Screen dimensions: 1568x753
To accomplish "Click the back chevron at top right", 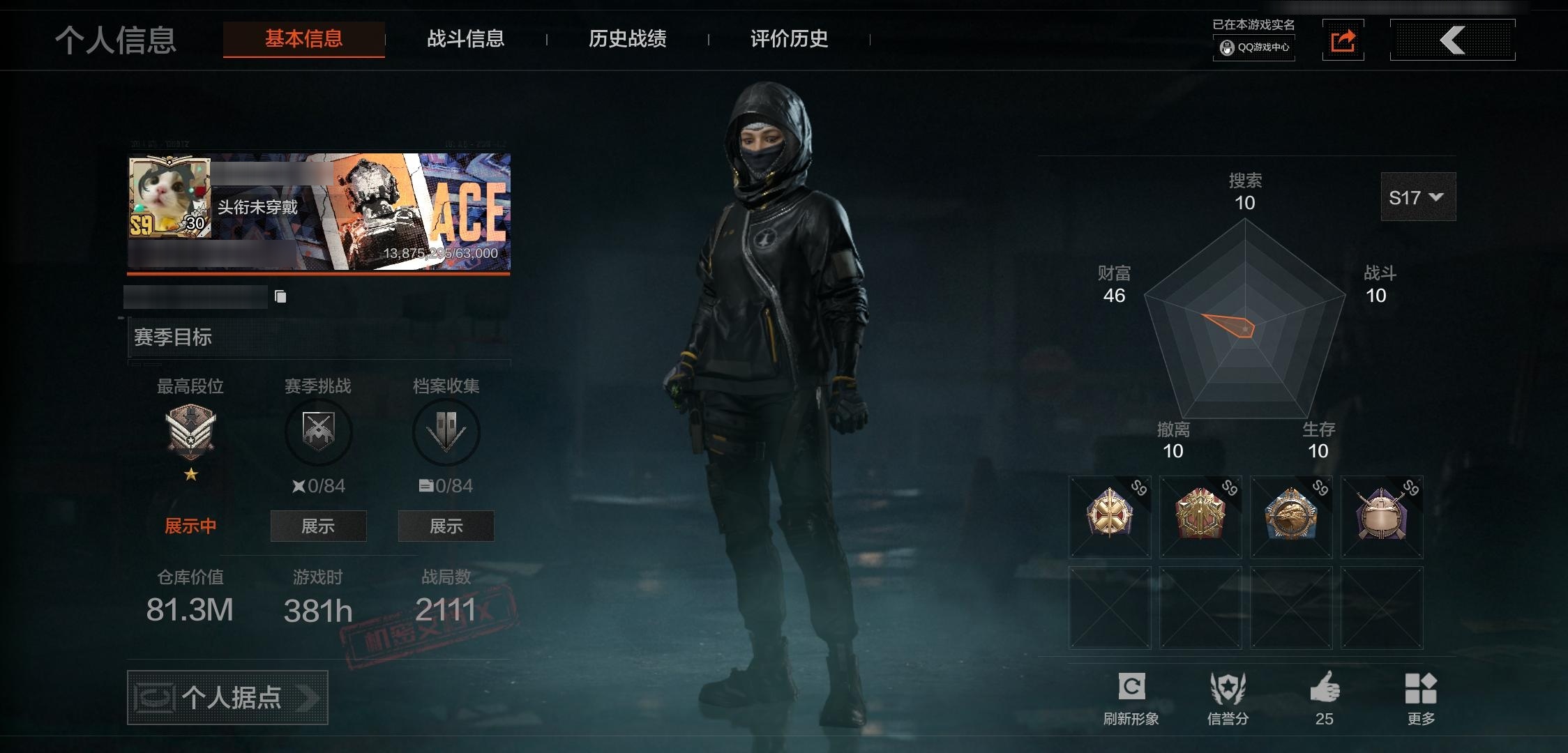I will pos(1453,40).
